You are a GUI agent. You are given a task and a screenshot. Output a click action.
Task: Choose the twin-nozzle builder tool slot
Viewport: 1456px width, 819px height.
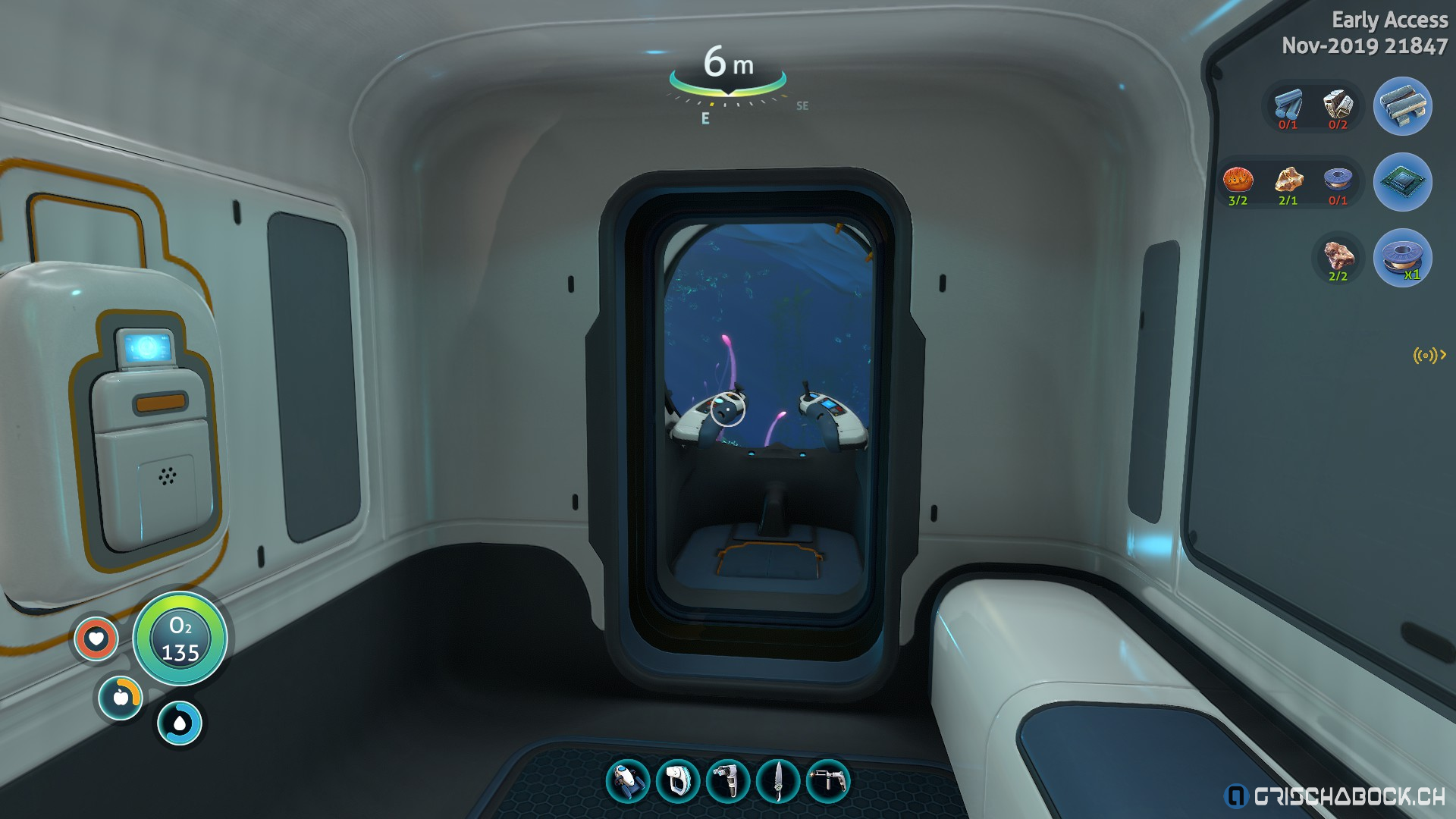(727, 781)
